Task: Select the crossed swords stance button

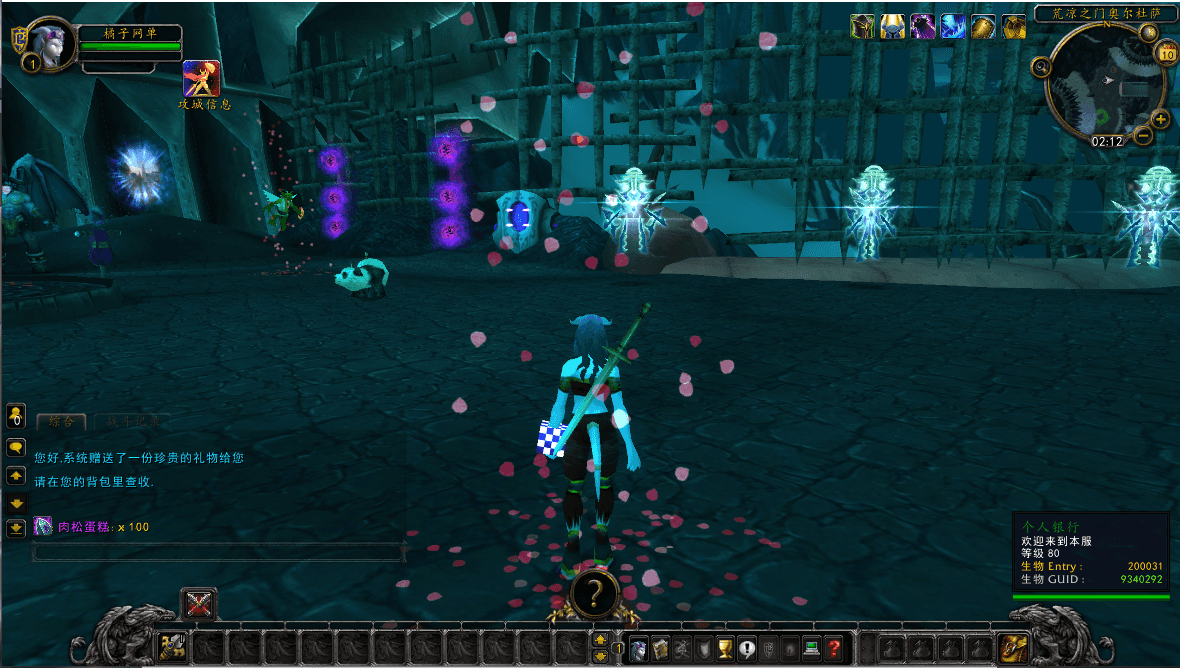Action: [199, 603]
